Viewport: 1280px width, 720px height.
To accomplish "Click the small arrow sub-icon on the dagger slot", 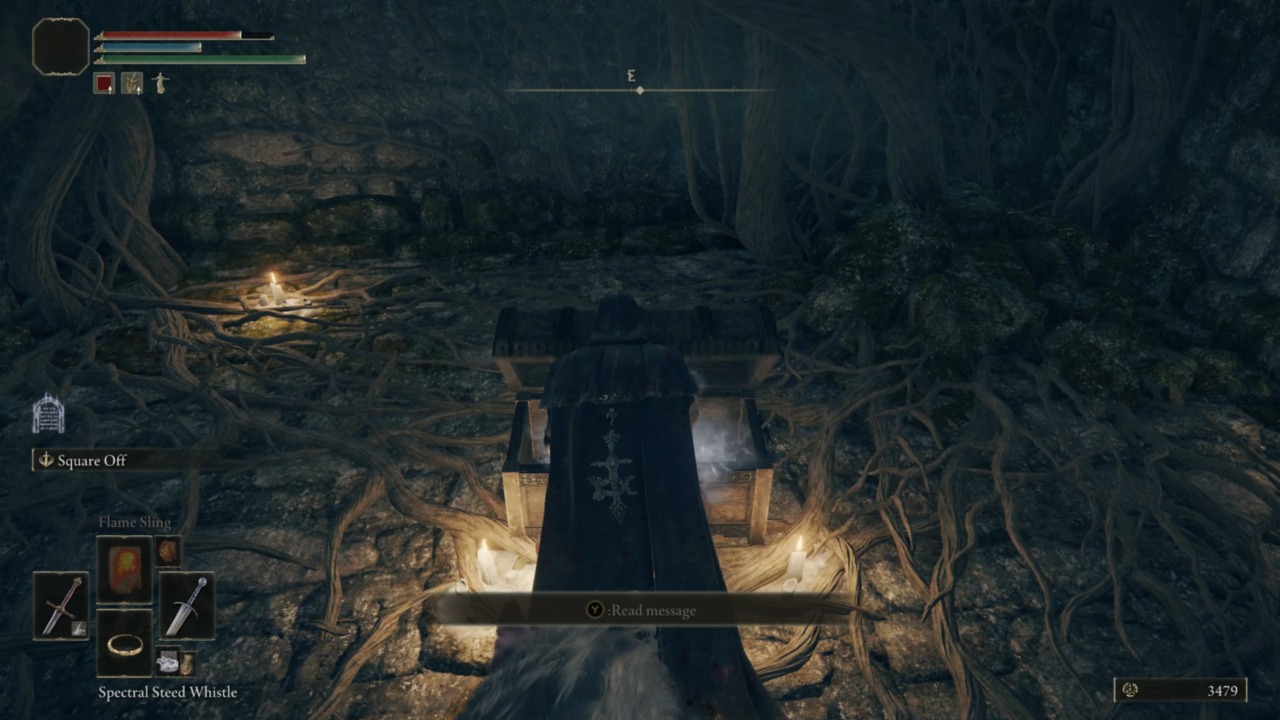I will (78, 627).
